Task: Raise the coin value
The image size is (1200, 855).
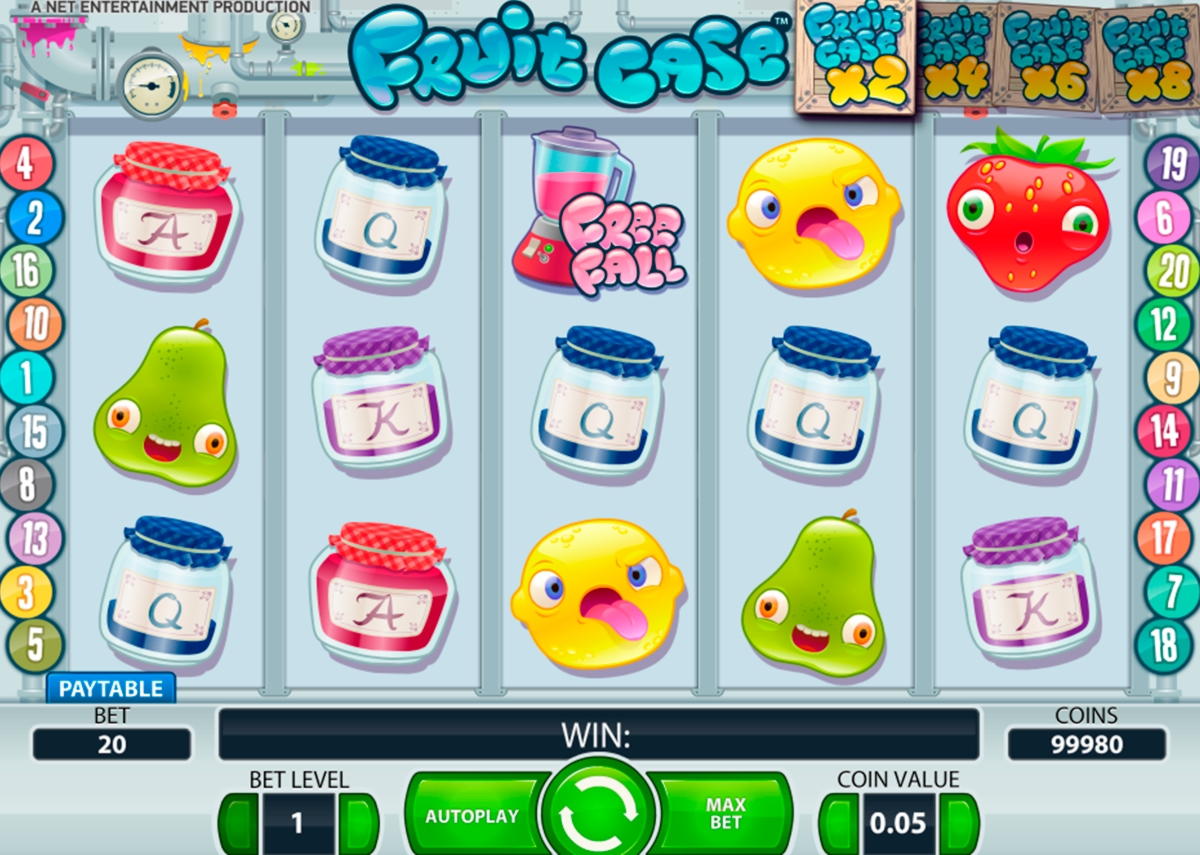Action: point(959,823)
